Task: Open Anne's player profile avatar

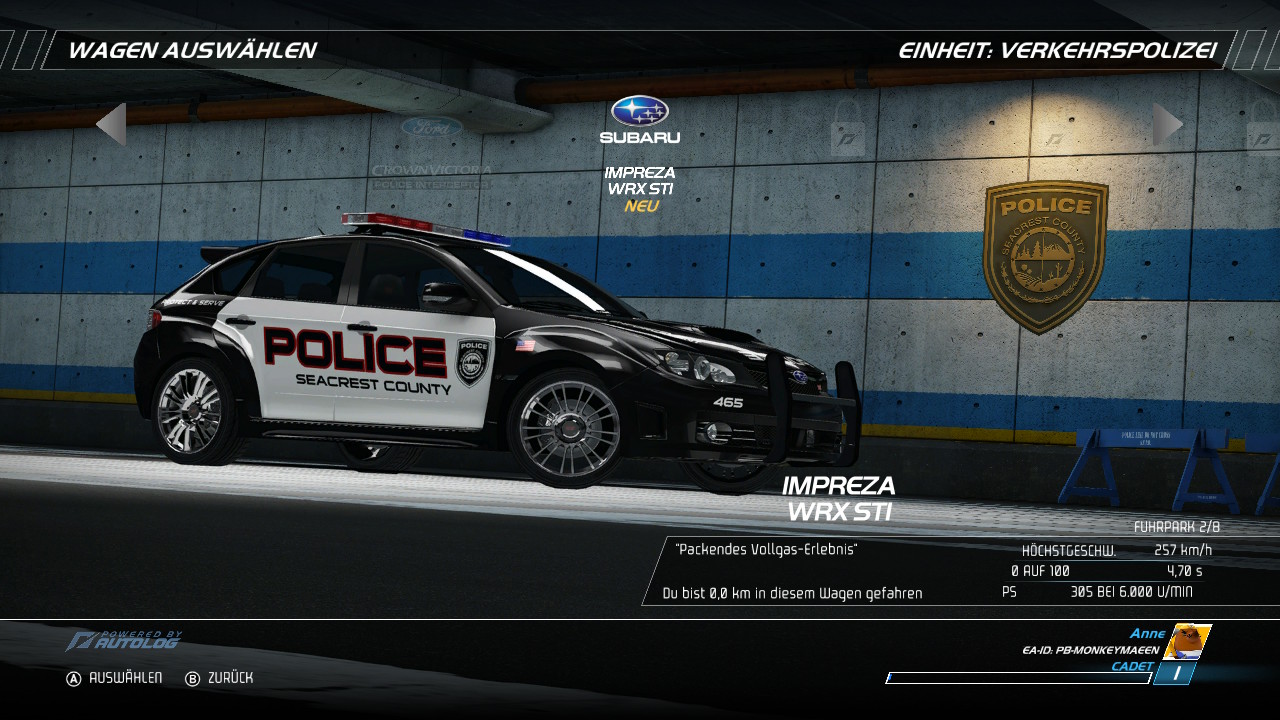Action: (x=1187, y=641)
